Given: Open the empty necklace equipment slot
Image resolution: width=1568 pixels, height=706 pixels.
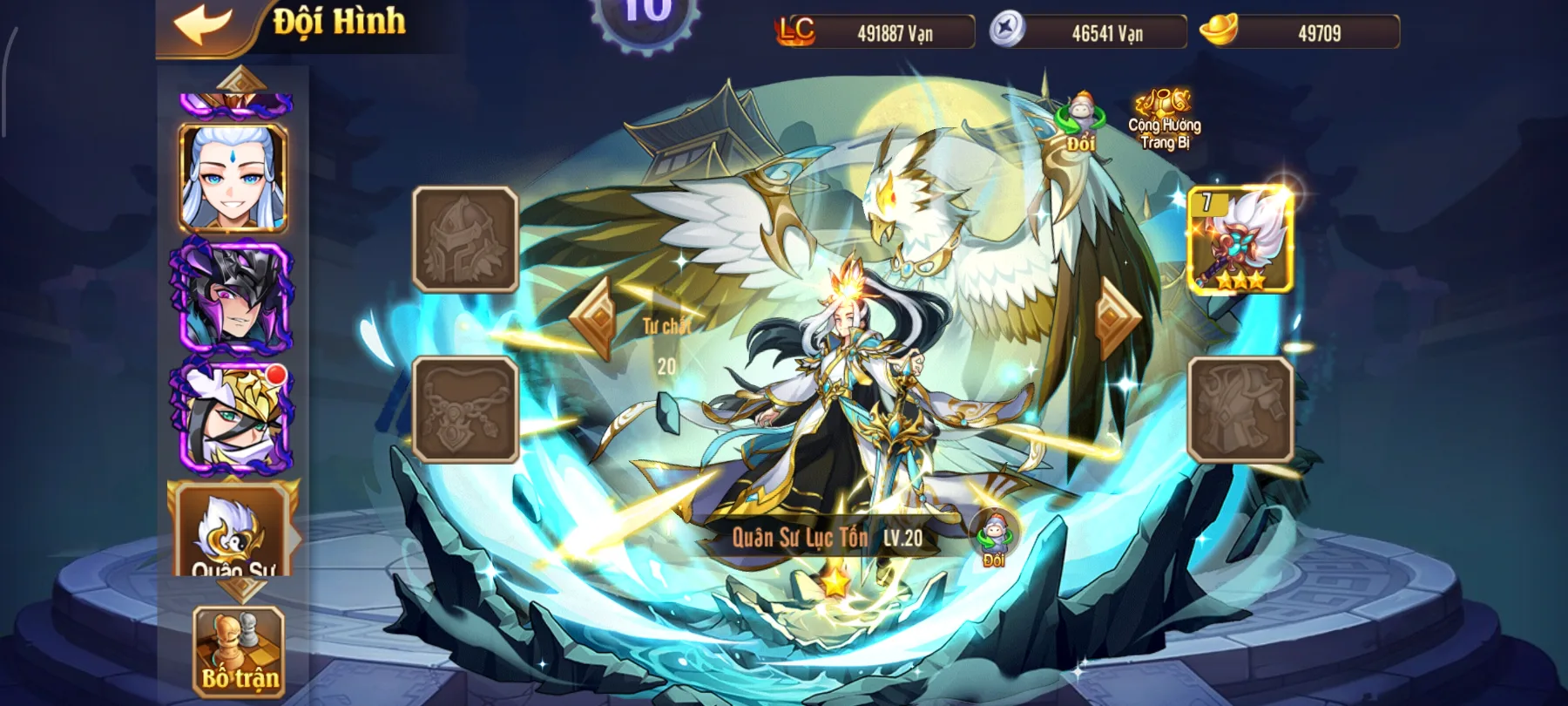Looking at the screenshot, I should (465, 409).
